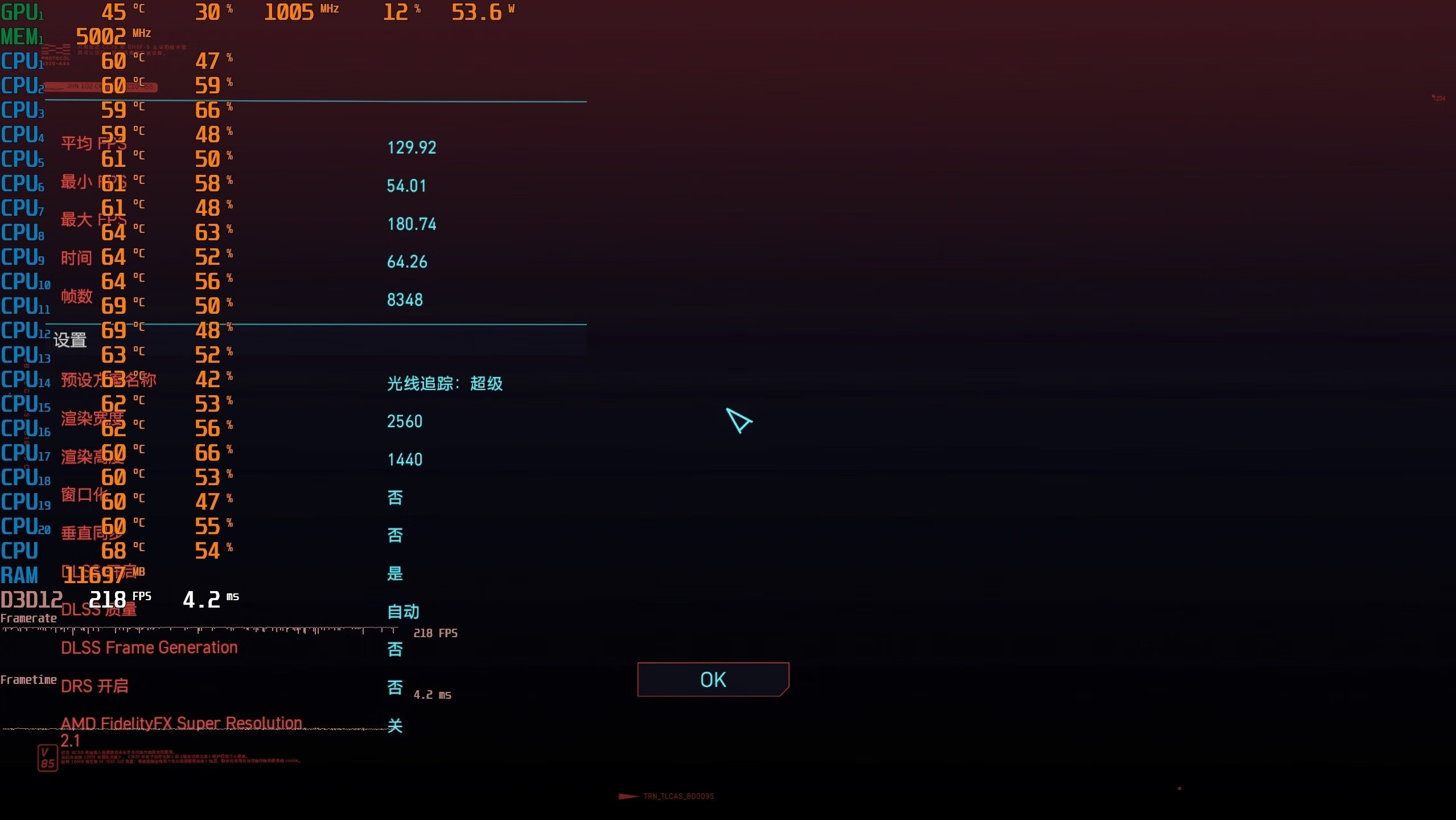Viewport: 1456px width, 820px height.
Task: Select the TRN_TLCAS_8D0095 marker arrow
Action: click(628, 796)
